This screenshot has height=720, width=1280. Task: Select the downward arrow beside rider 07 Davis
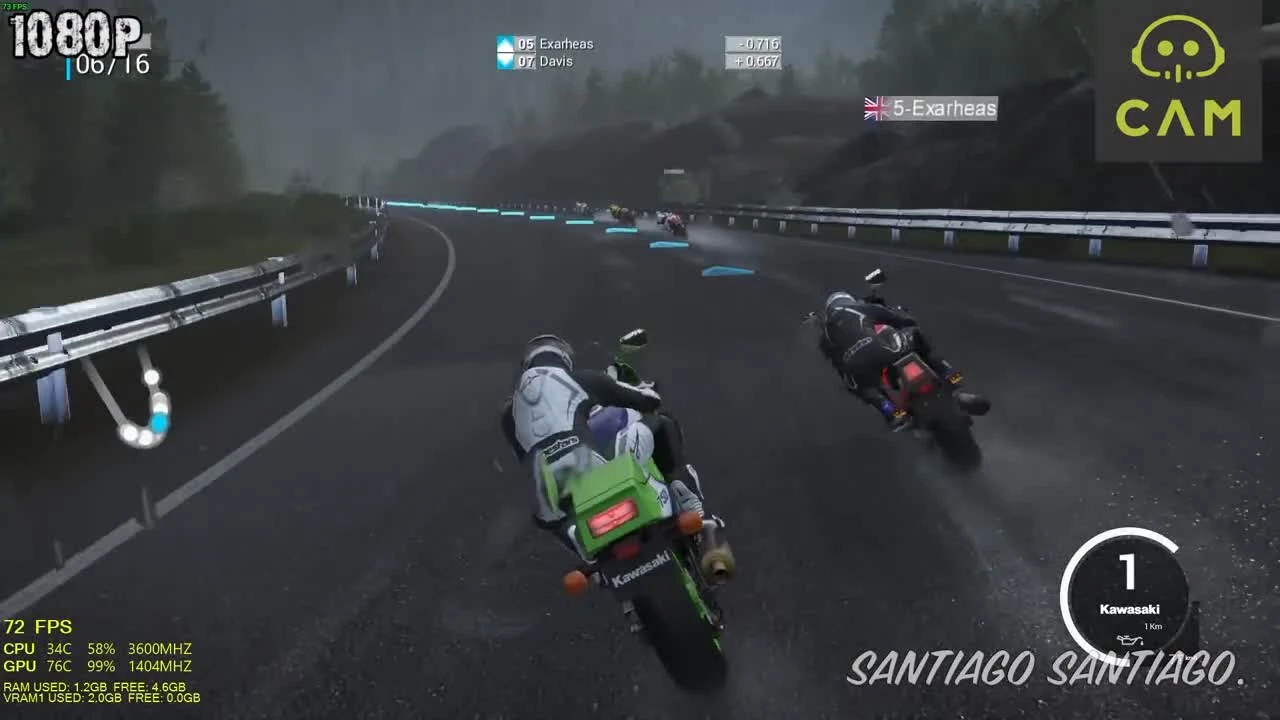pos(504,61)
